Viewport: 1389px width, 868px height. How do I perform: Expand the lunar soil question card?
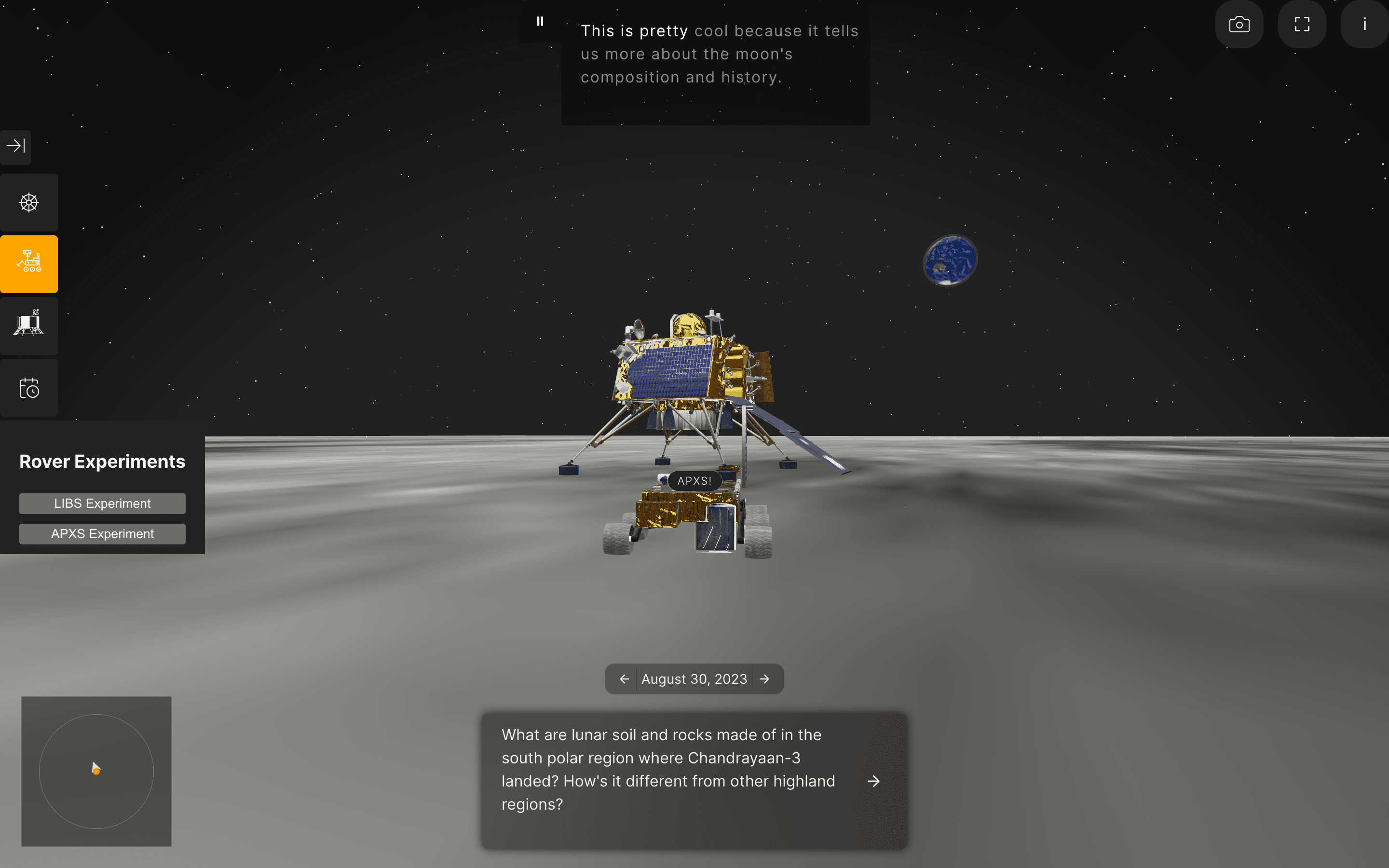coord(873,781)
